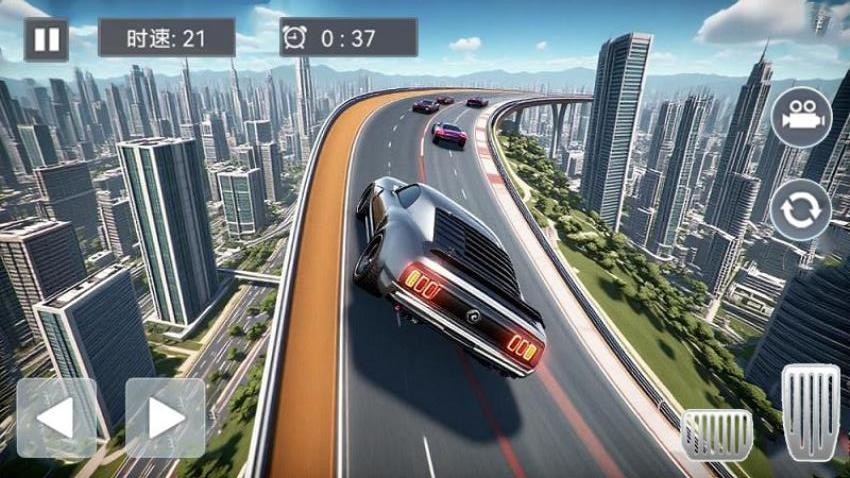Pause the game

[x=46, y=39]
